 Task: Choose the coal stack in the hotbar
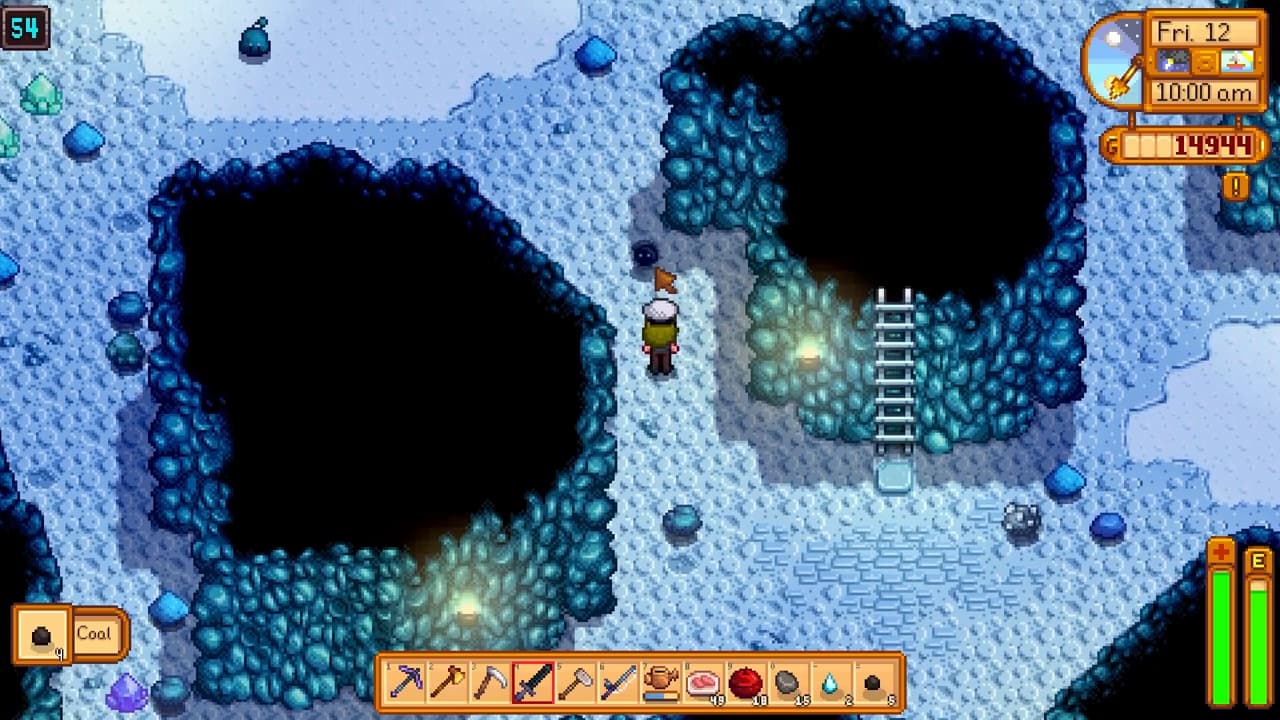point(873,683)
